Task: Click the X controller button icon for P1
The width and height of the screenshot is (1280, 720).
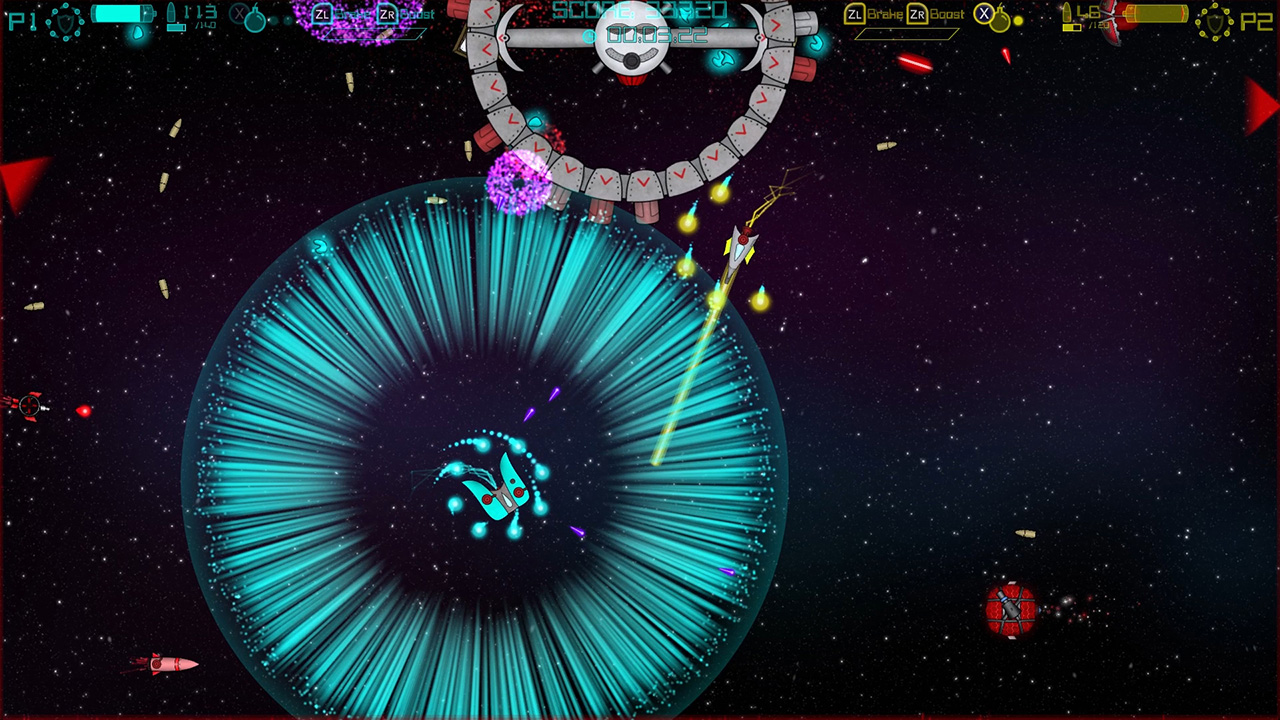Action: [x=239, y=15]
